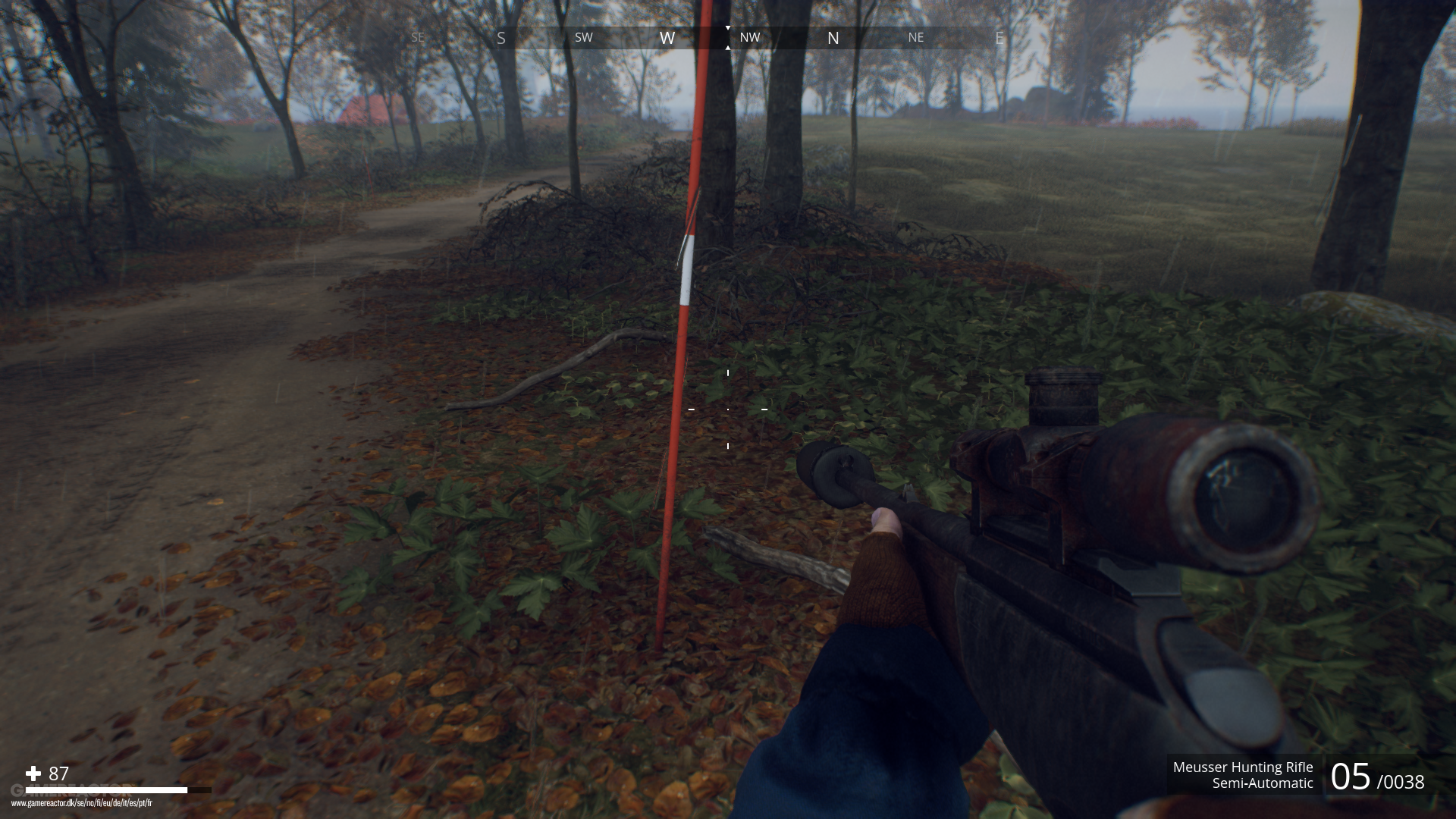
Task: Toggle the weapon info panel
Action: 1244,775
